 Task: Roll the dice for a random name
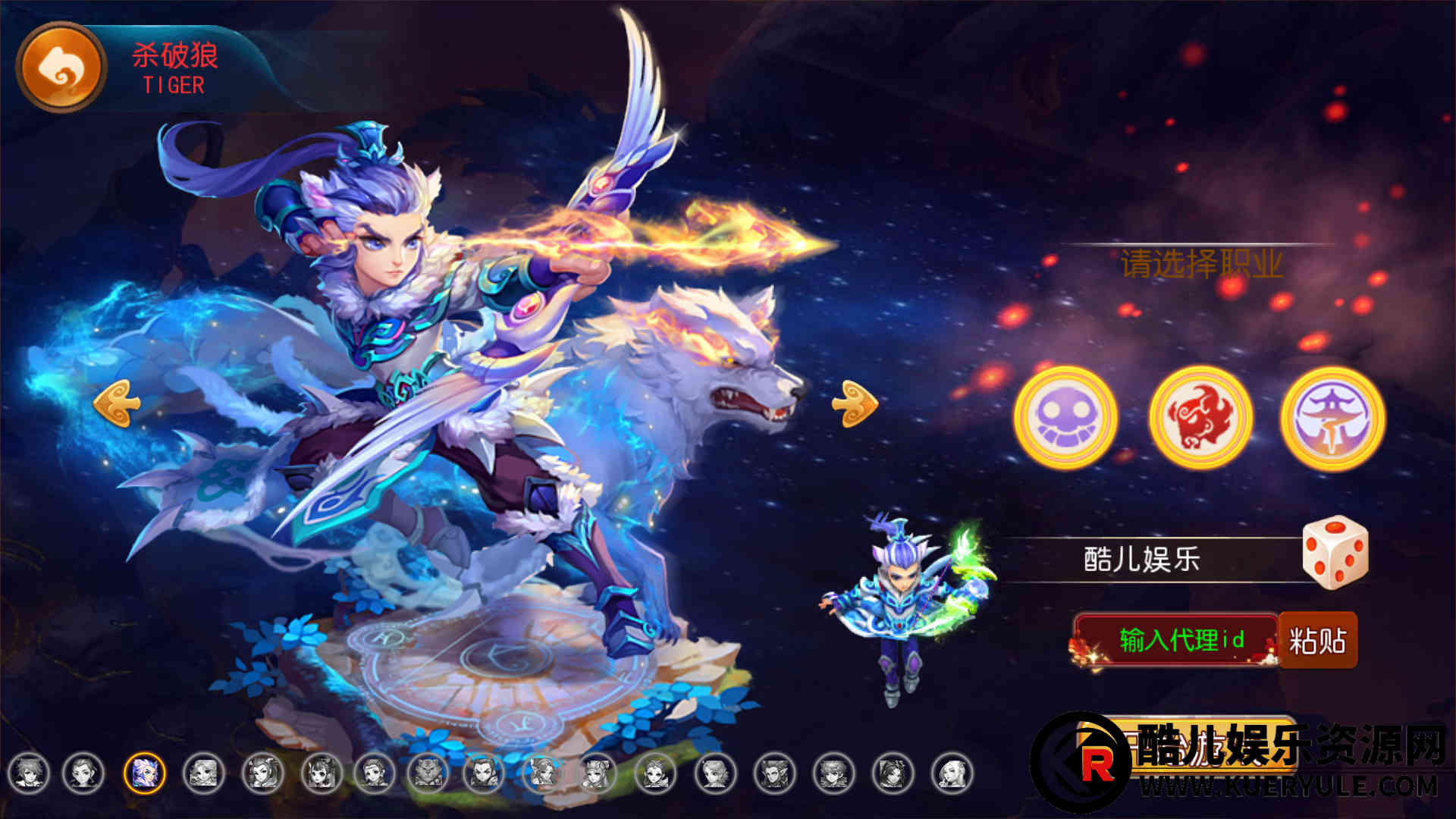(1335, 552)
